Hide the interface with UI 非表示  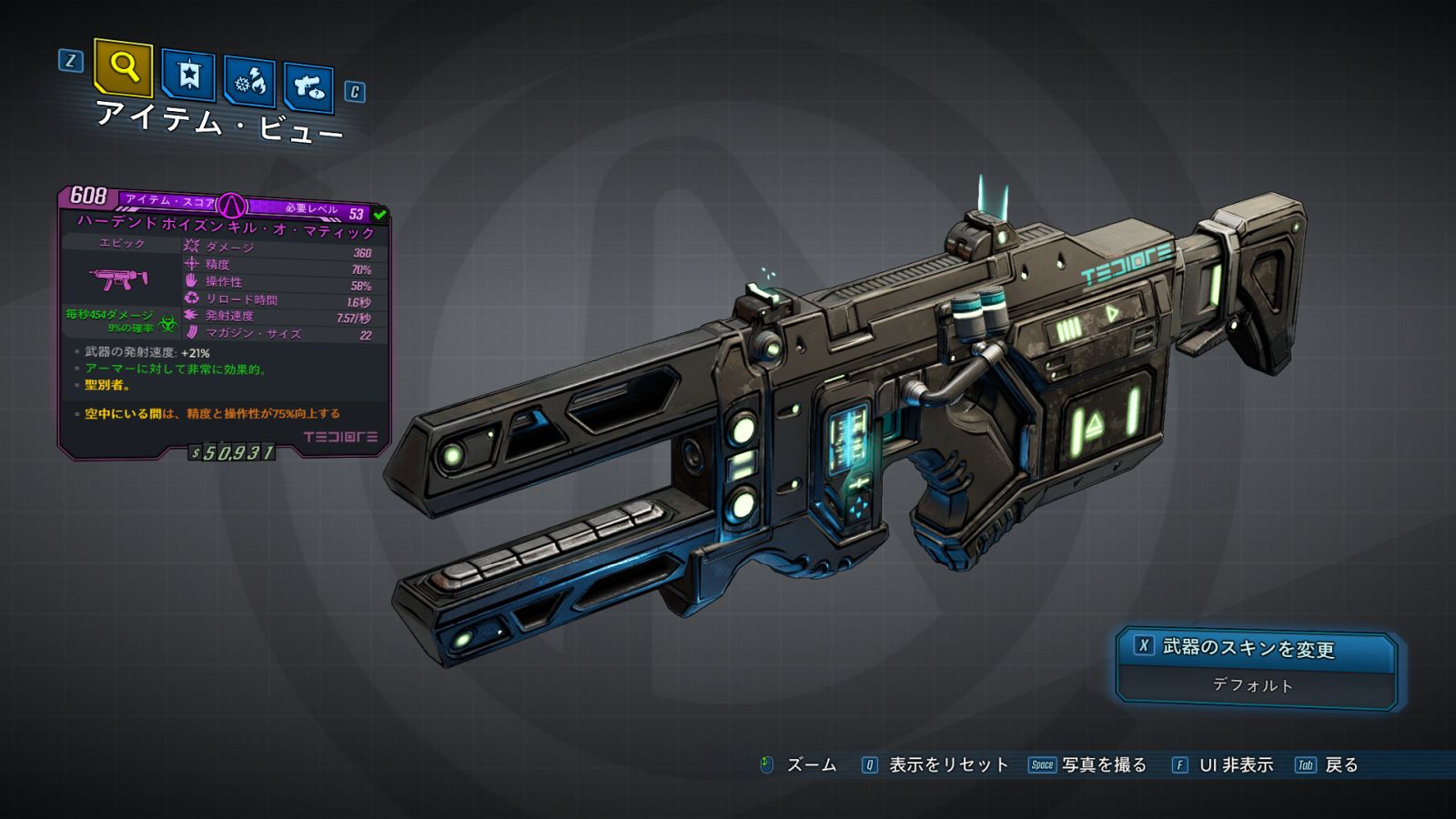pos(1235,765)
